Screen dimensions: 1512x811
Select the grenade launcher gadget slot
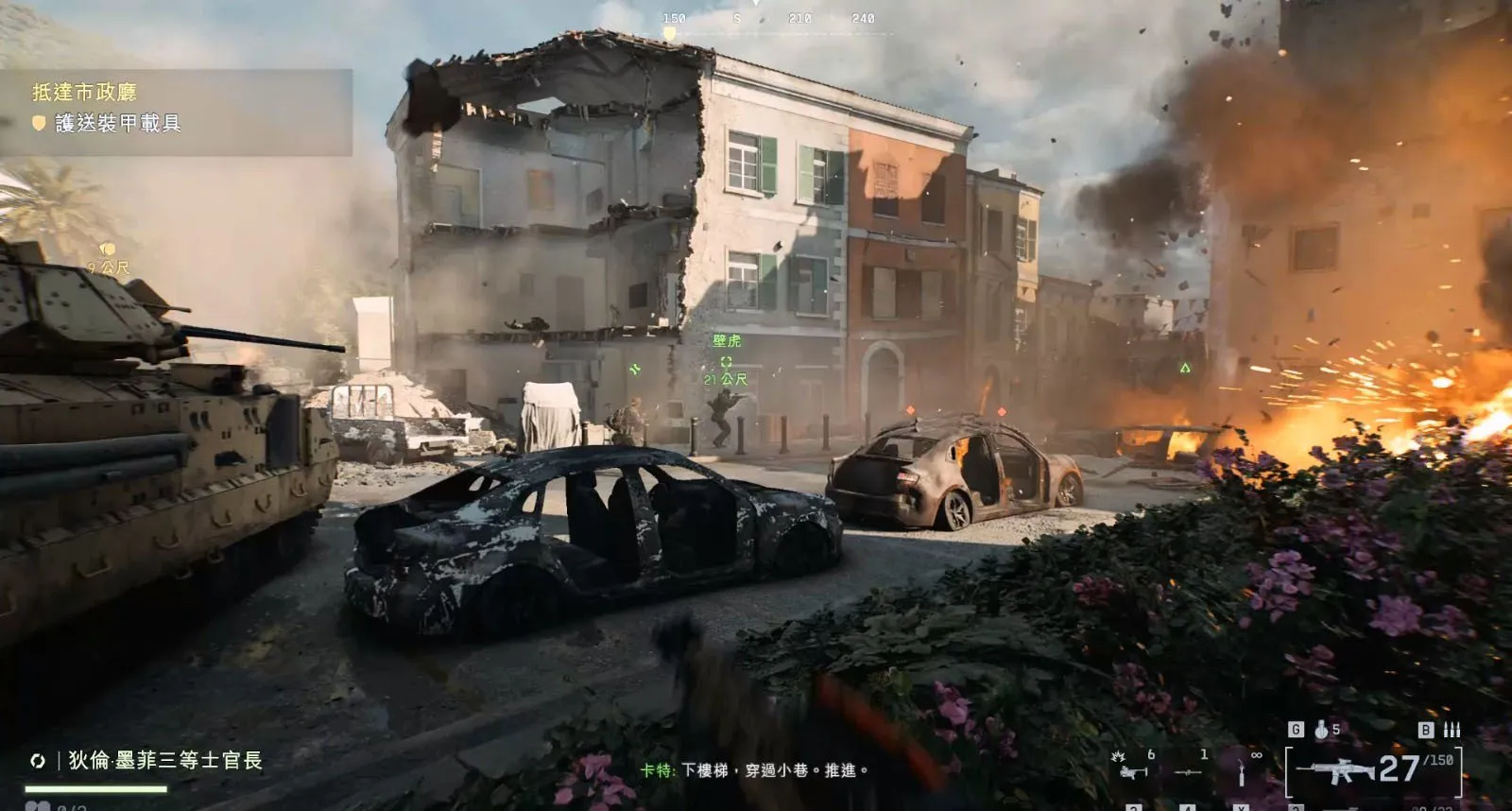1133,770
